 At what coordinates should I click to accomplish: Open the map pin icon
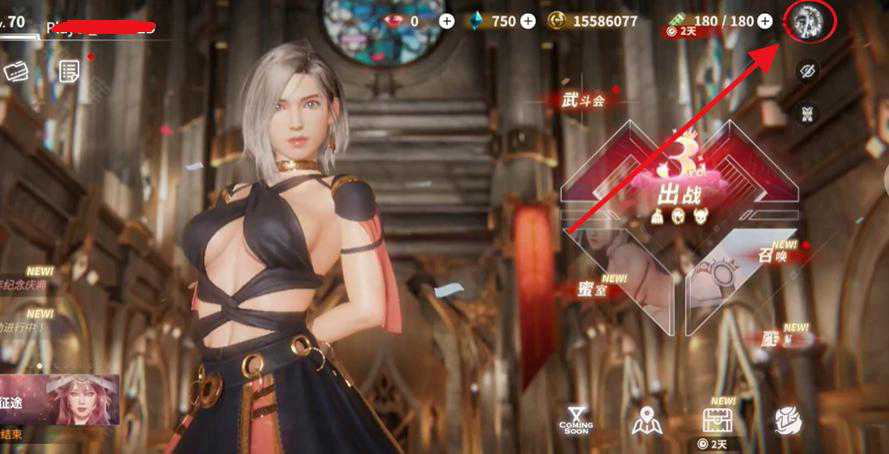tap(647, 422)
